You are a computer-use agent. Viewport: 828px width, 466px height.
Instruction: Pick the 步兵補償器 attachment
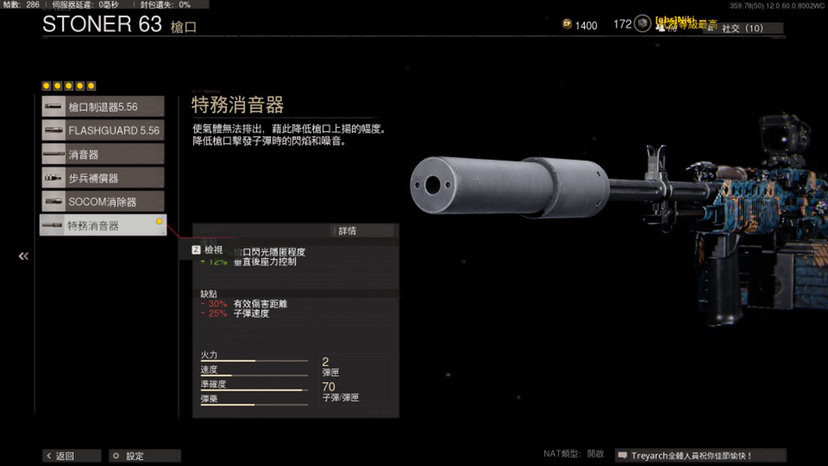[103, 178]
